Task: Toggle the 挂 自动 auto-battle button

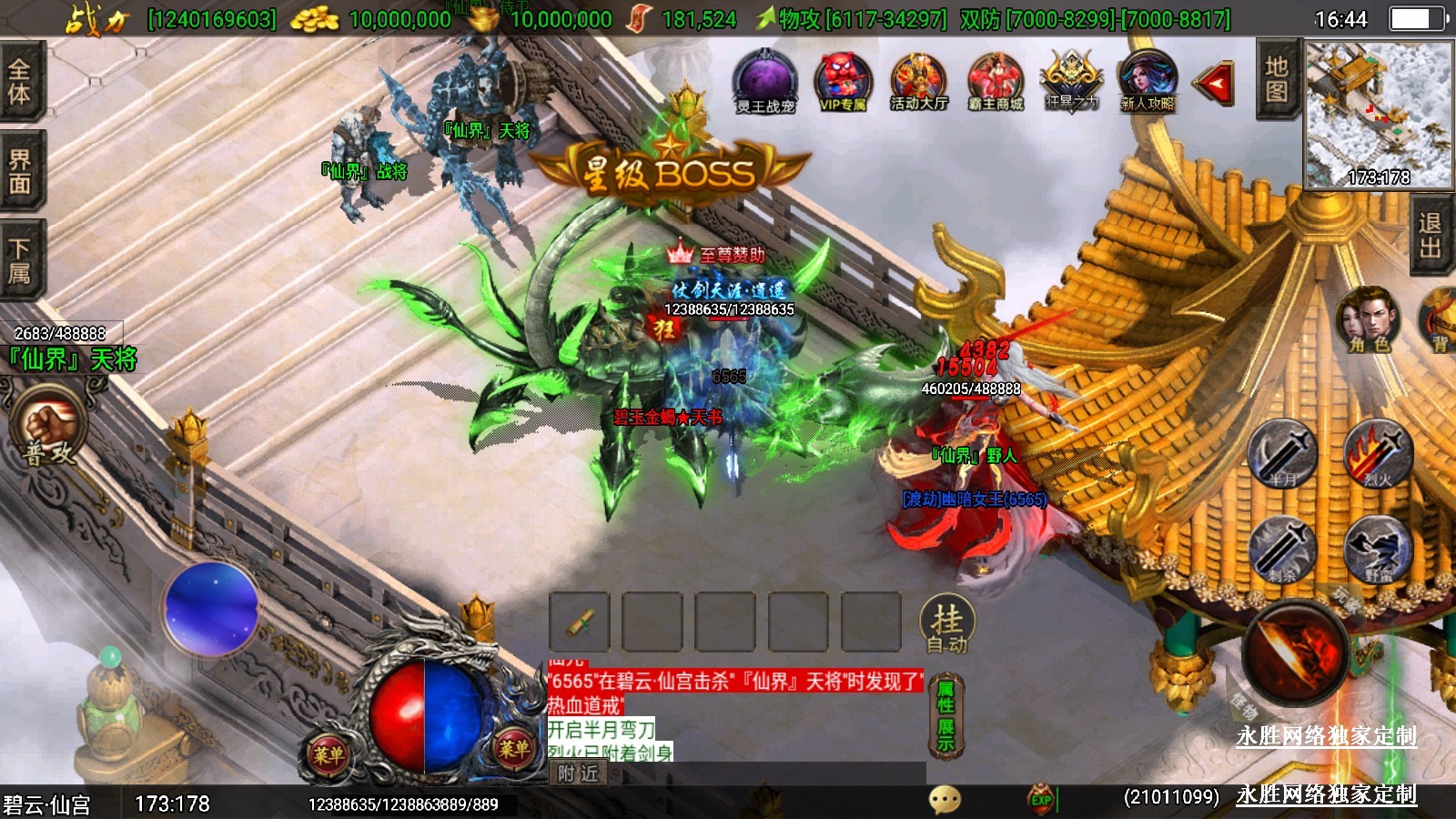Action: 947,625
